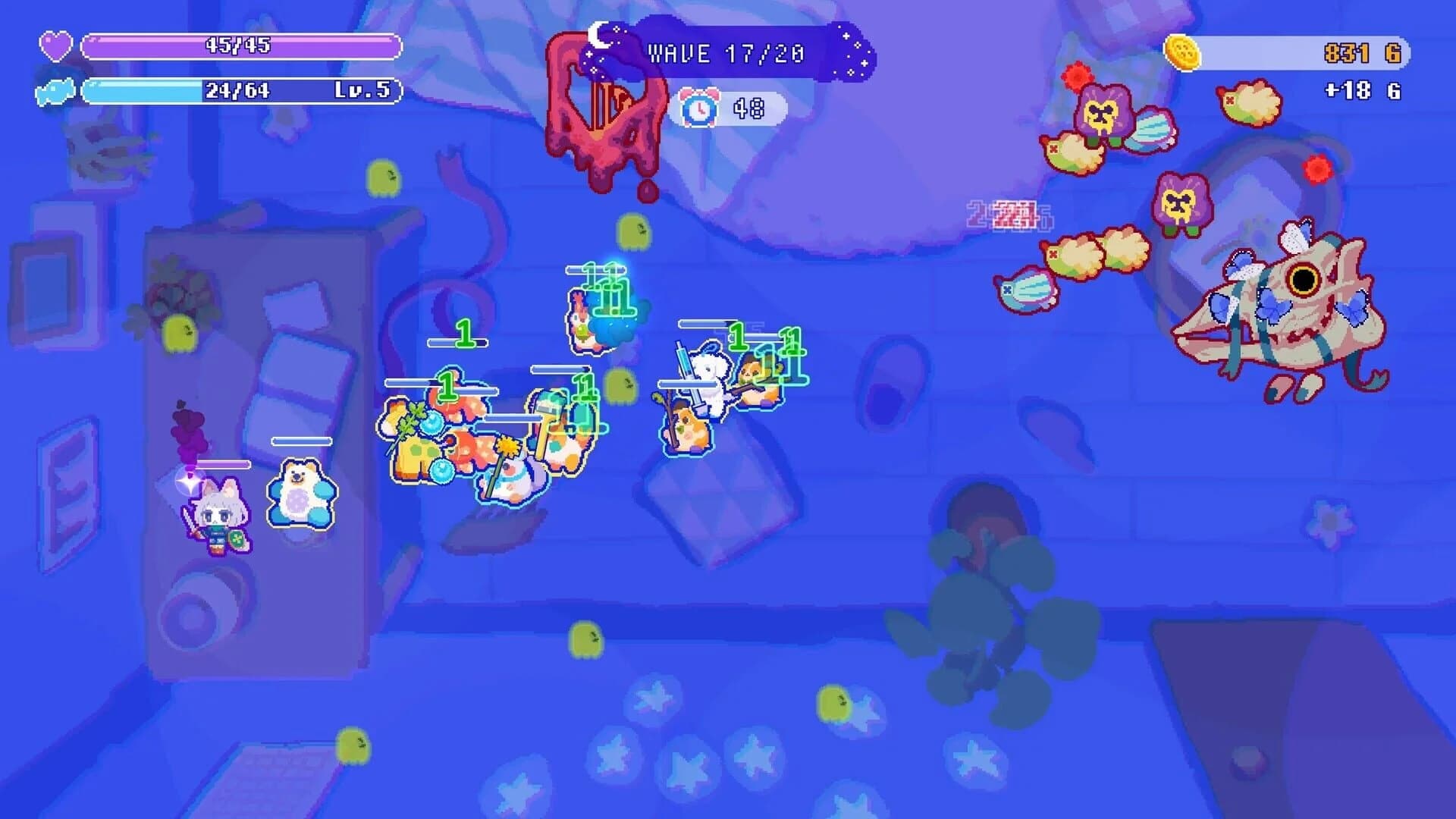Click the purple heart health icon

pyautogui.click(x=57, y=47)
